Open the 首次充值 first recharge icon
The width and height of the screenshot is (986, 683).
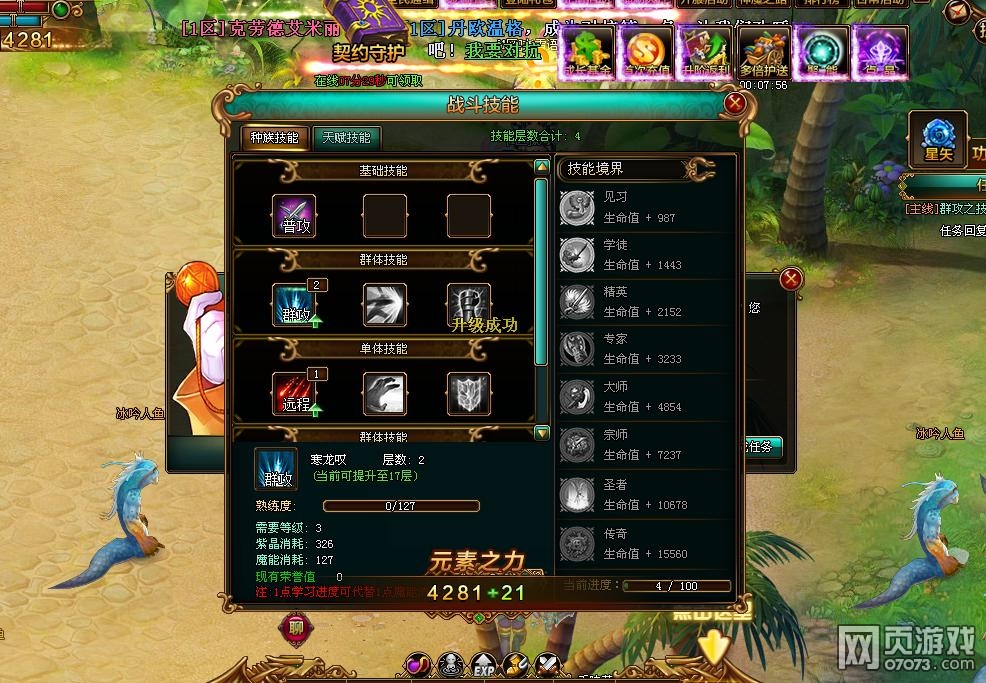click(645, 53)
